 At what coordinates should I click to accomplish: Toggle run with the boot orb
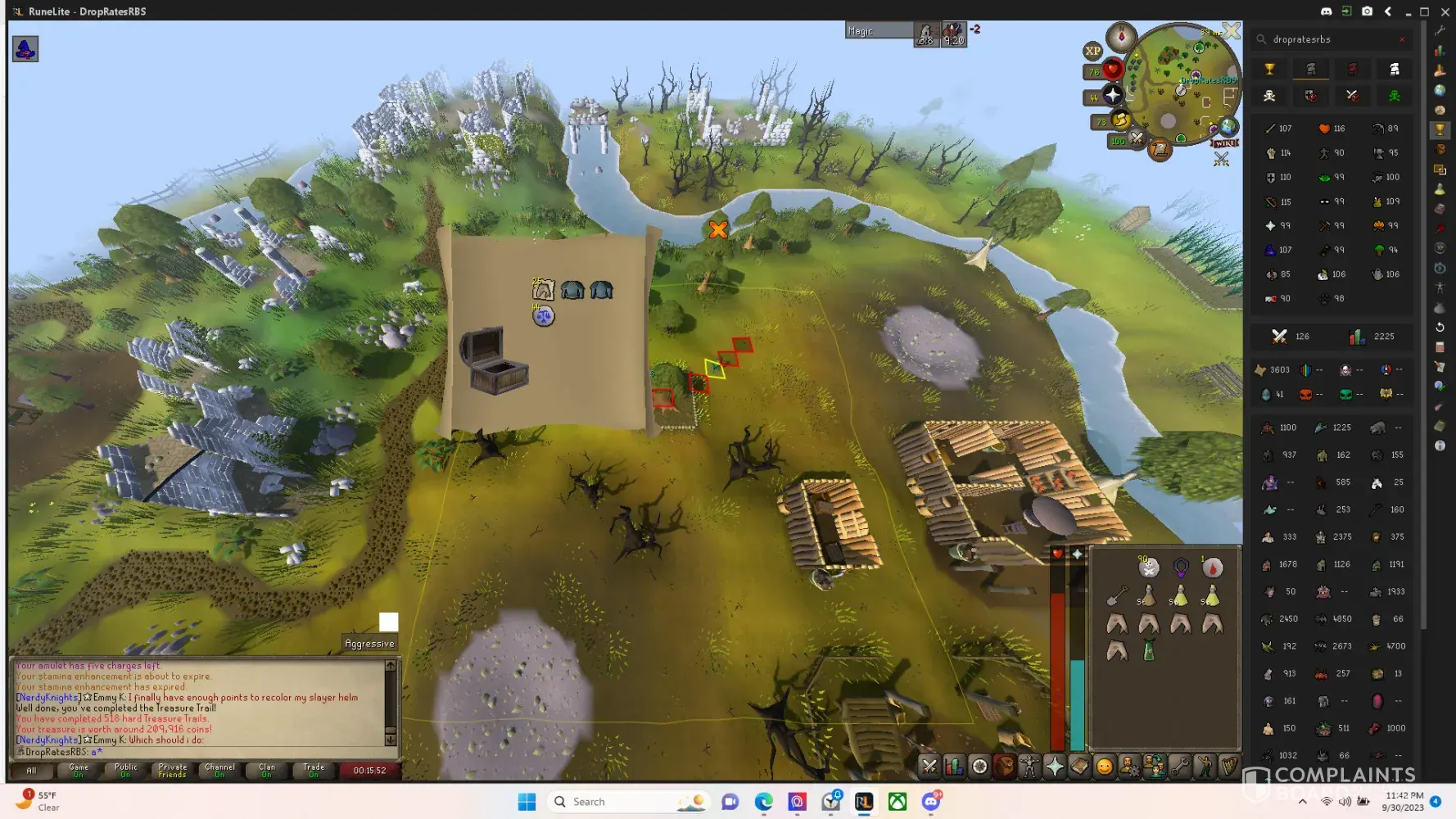(1120, 120)
